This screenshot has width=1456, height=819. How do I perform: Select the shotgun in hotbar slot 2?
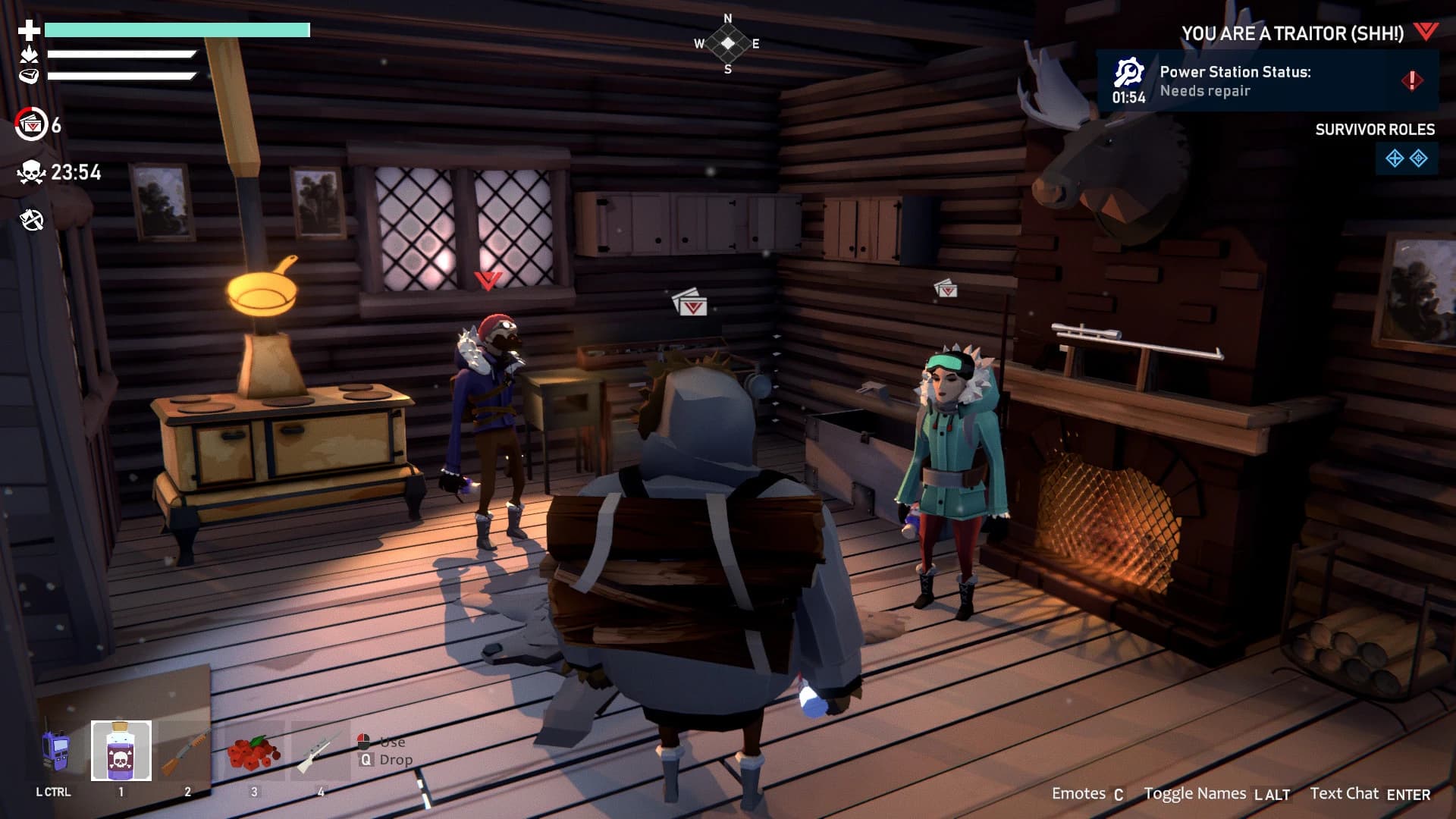(x=186, y=751)
